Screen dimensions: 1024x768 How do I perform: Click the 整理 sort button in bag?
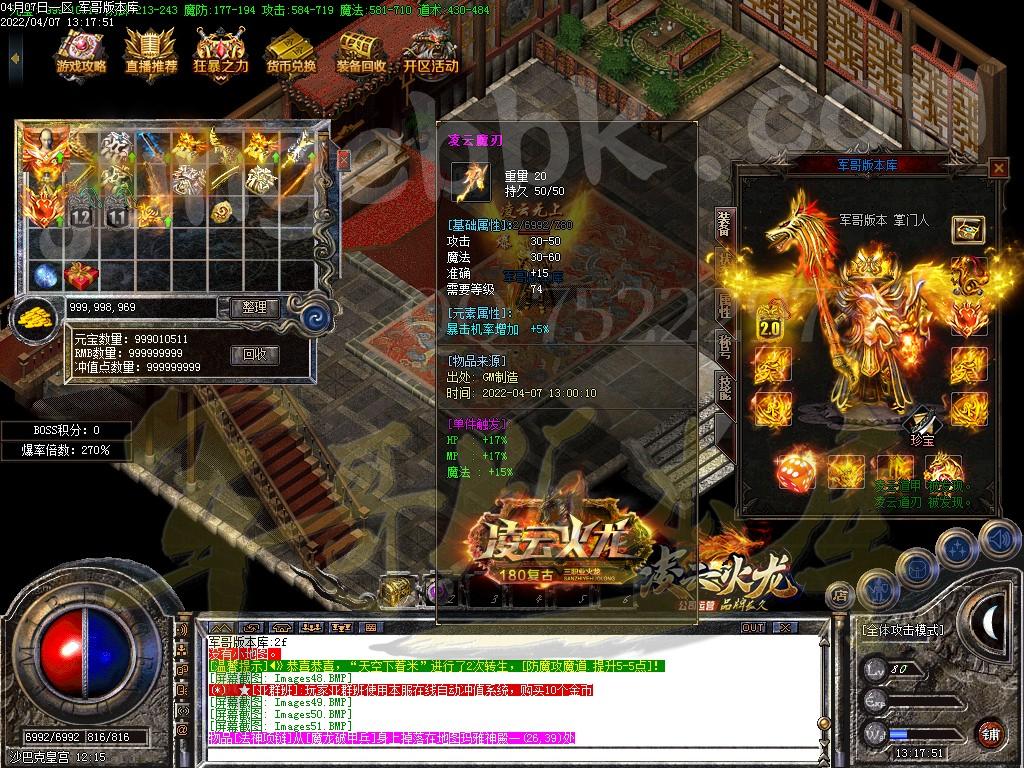[254, 308]
